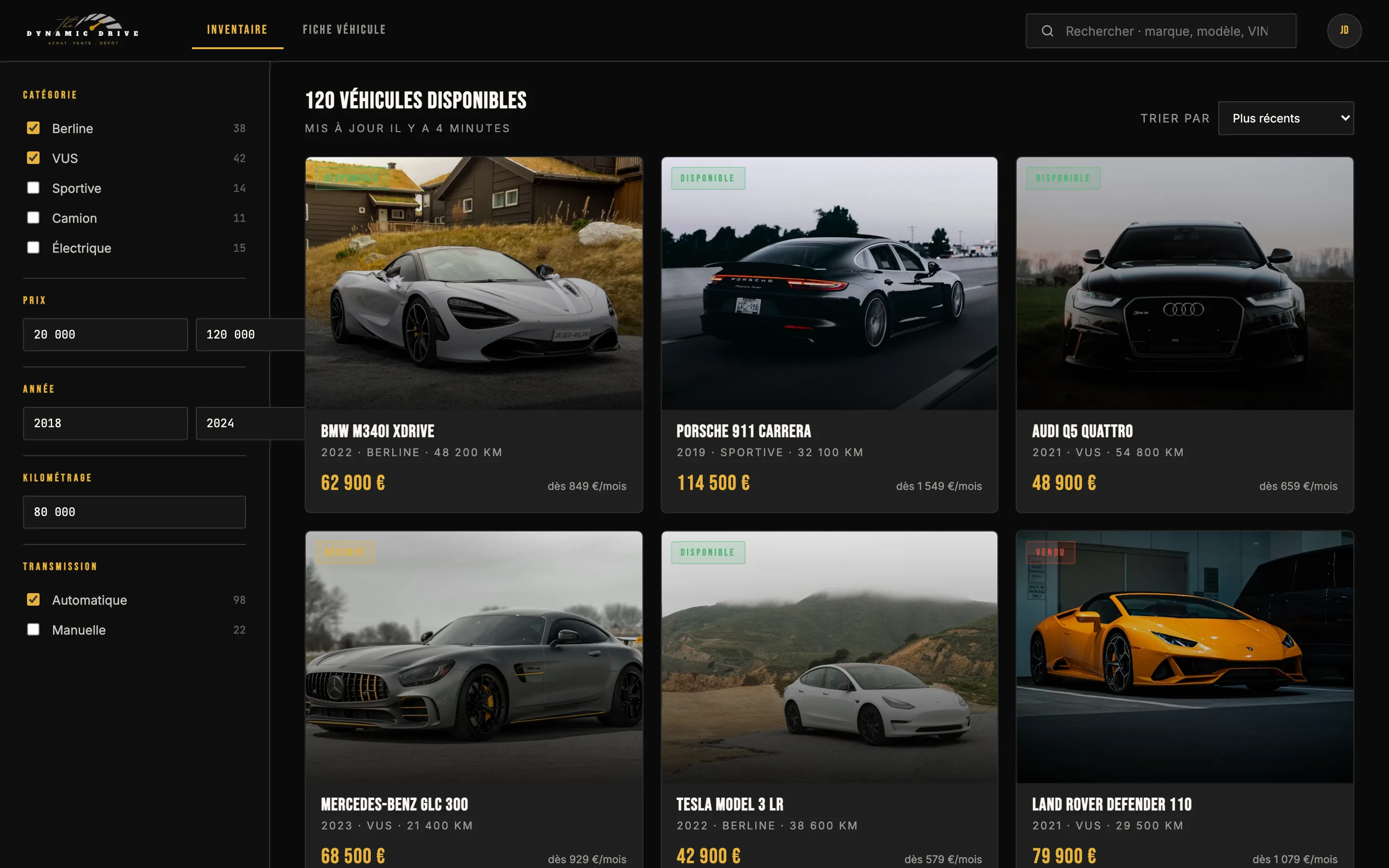Focus the Kilométrage field showing 80 000
The height and width of the screenshot is (868, 1389).
tap(134, 512)
